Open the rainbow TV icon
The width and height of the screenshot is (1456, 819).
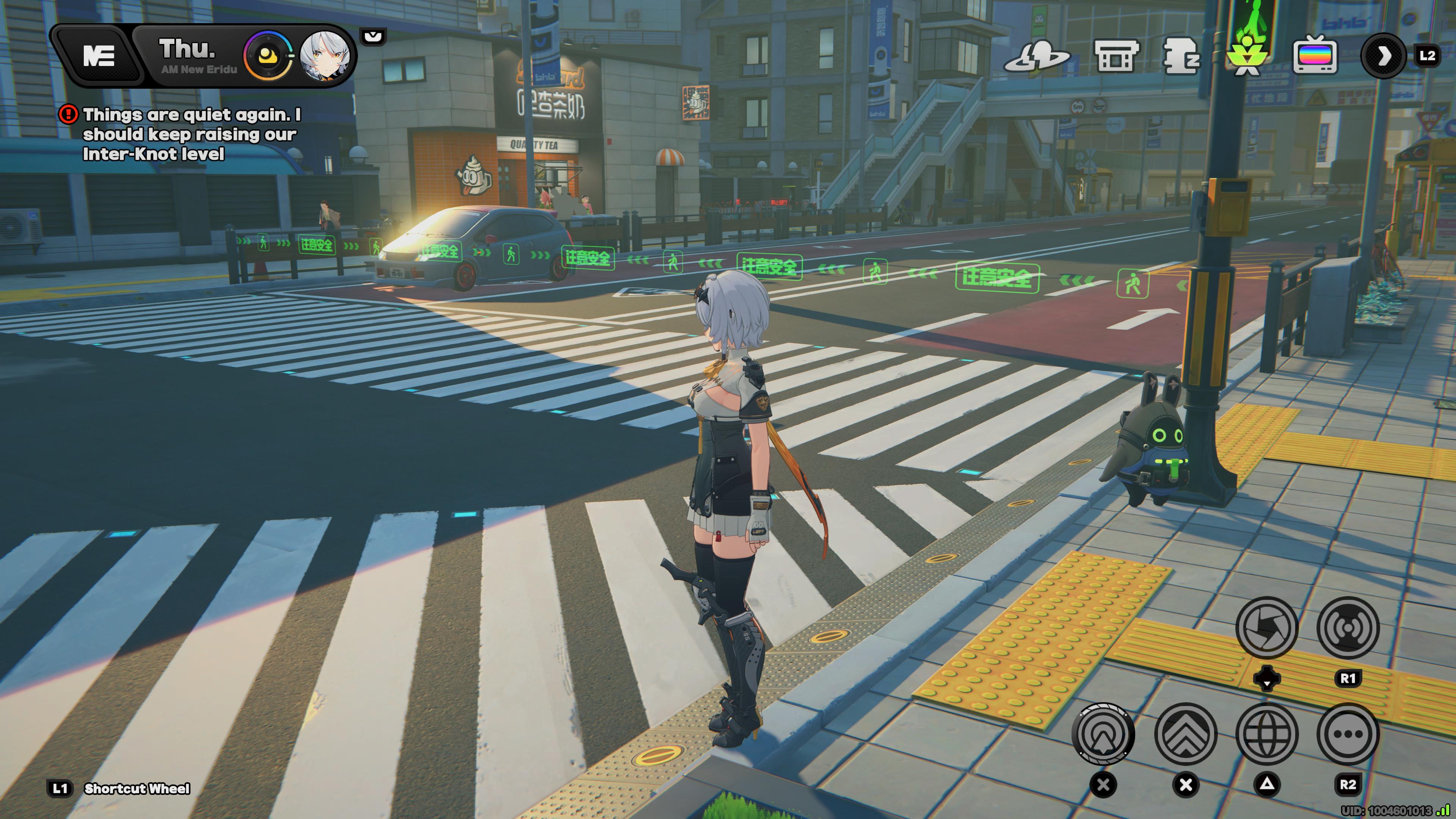[1315, 56]
